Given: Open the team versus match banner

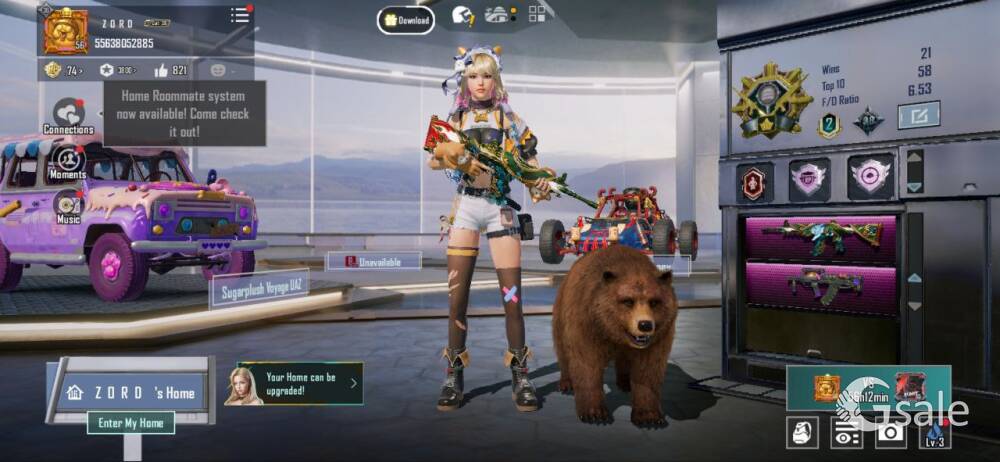Looking at the screenshot, I should pyautogui.click(x=868, y=387).
